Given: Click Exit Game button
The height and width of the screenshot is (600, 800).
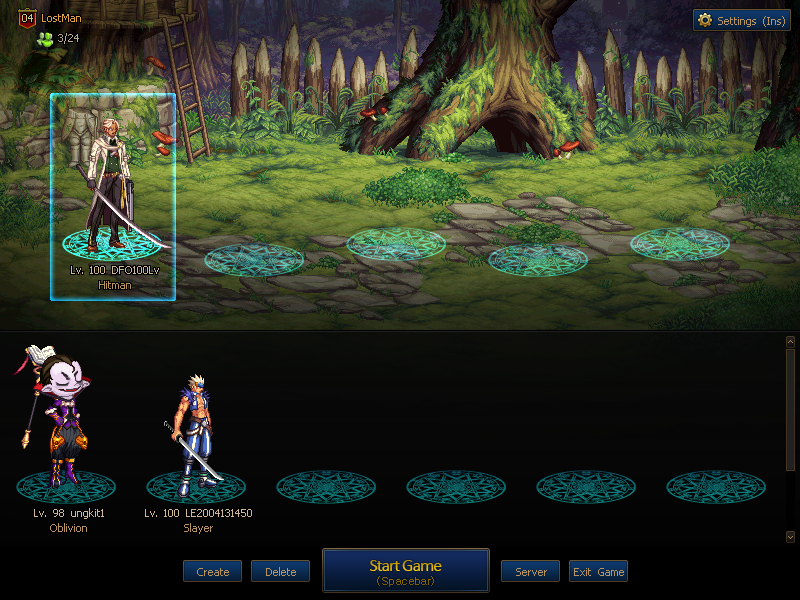Looking at the screenshot, I should [598, 572].
